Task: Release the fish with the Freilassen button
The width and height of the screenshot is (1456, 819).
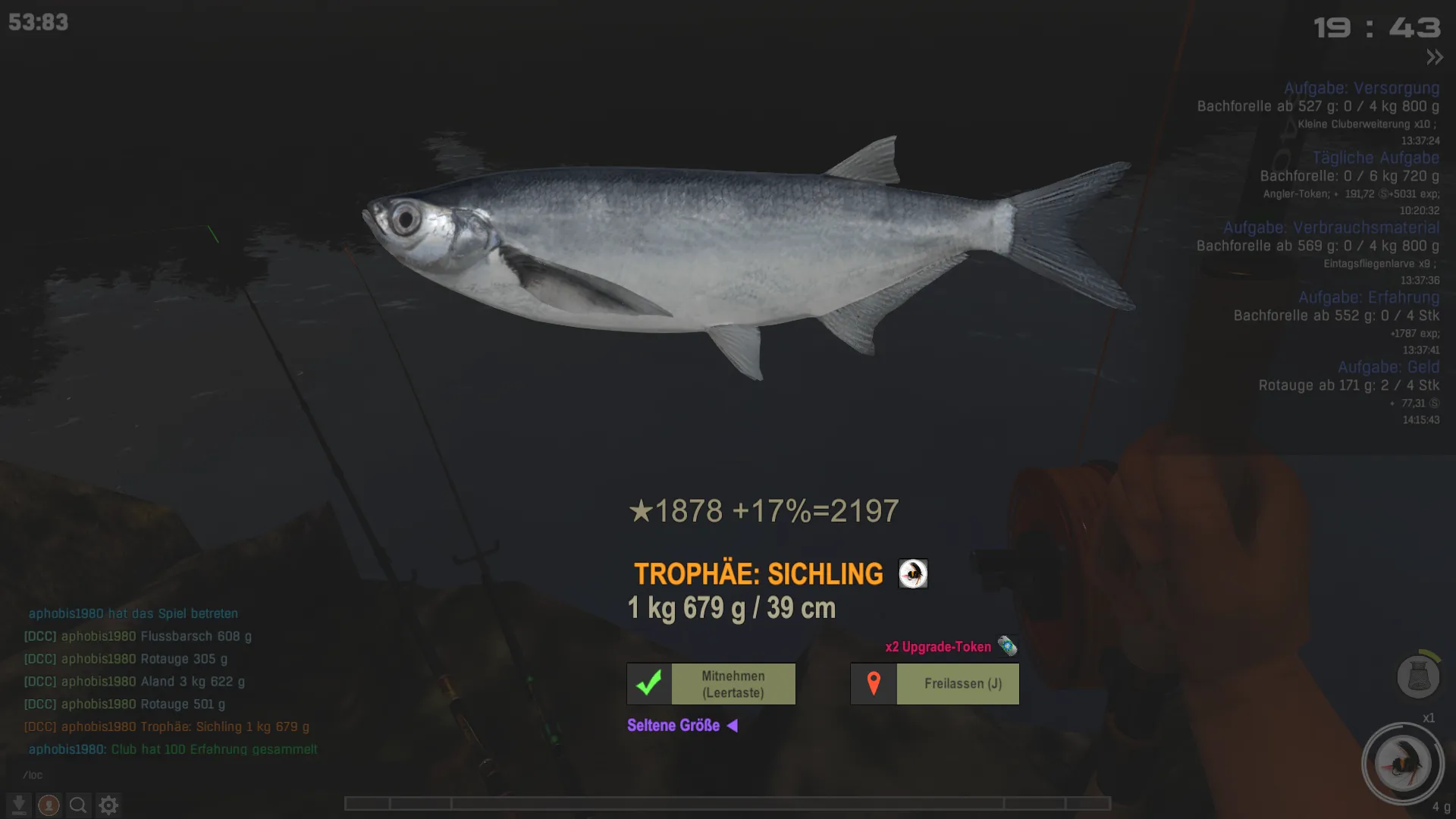Action: pos(935,684)
